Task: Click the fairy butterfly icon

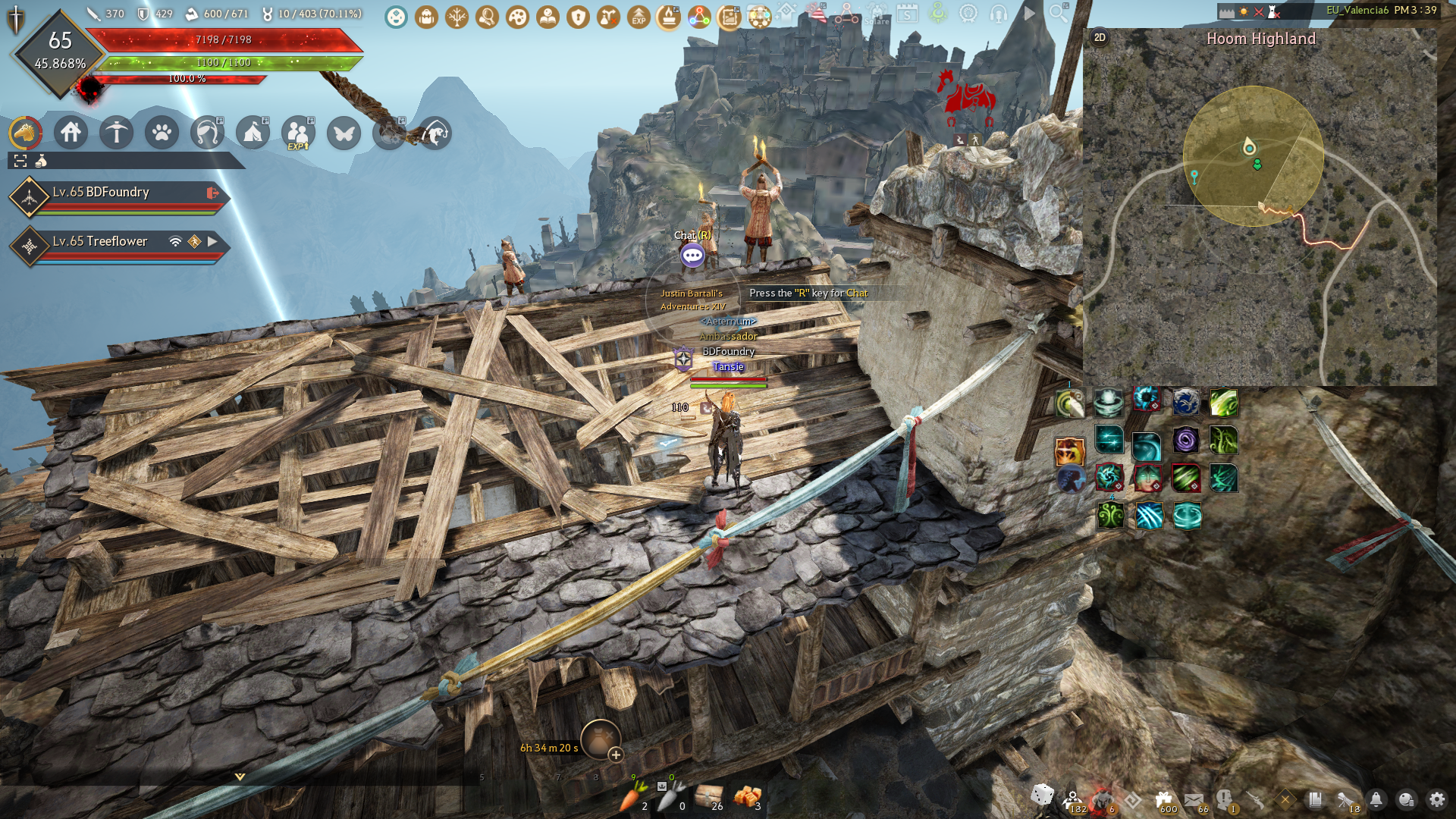Action: click(344, 133)
